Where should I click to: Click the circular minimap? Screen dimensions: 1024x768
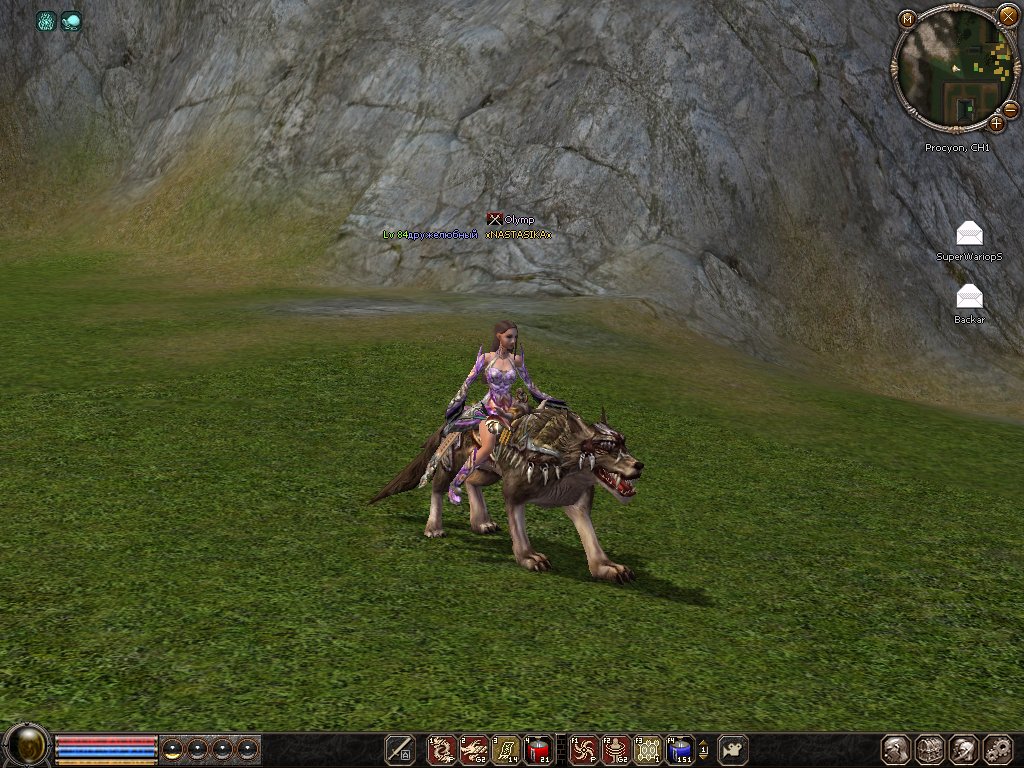coord(953,70)
